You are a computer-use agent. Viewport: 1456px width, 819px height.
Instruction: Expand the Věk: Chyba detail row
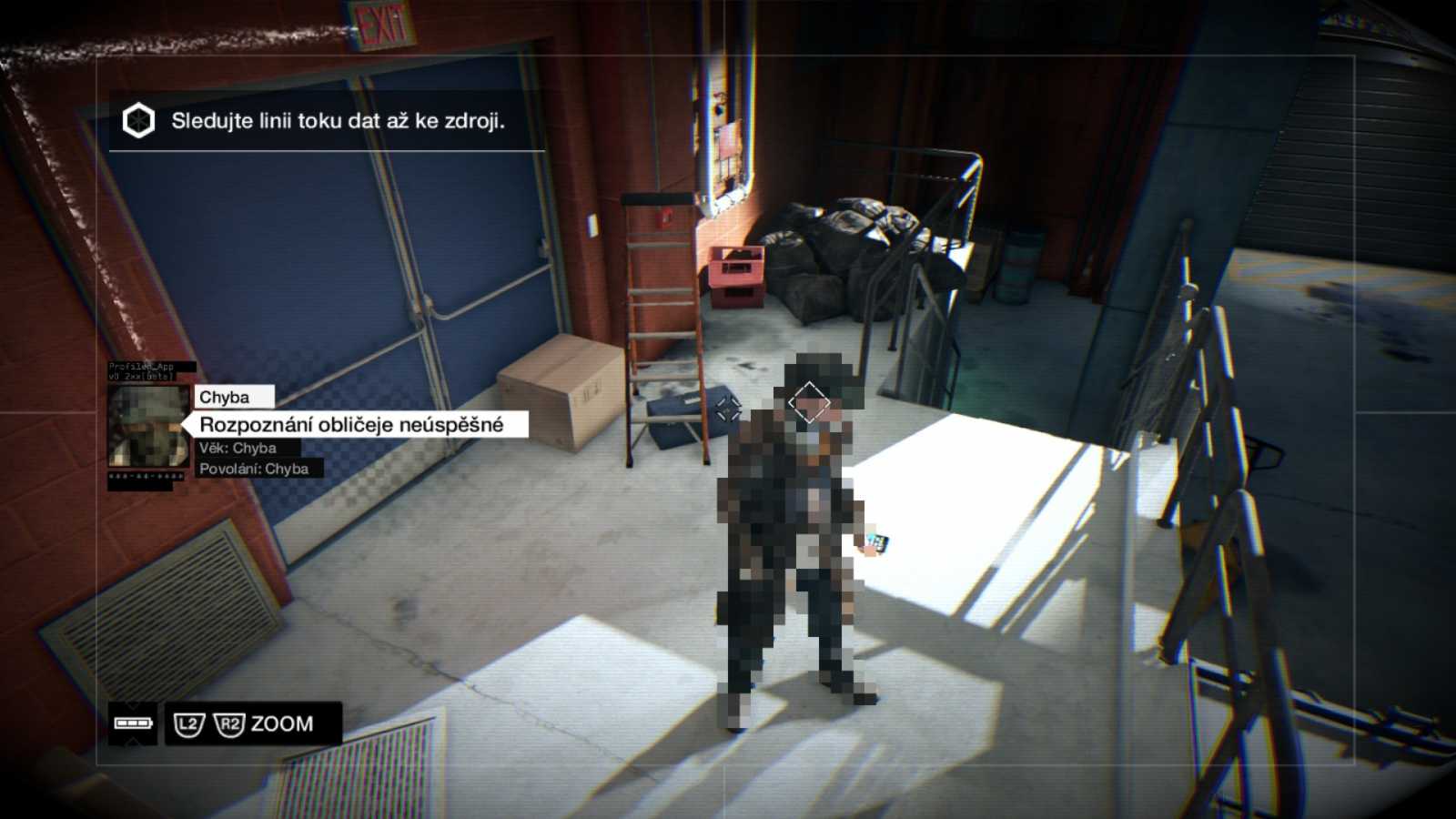pos(239,447)
